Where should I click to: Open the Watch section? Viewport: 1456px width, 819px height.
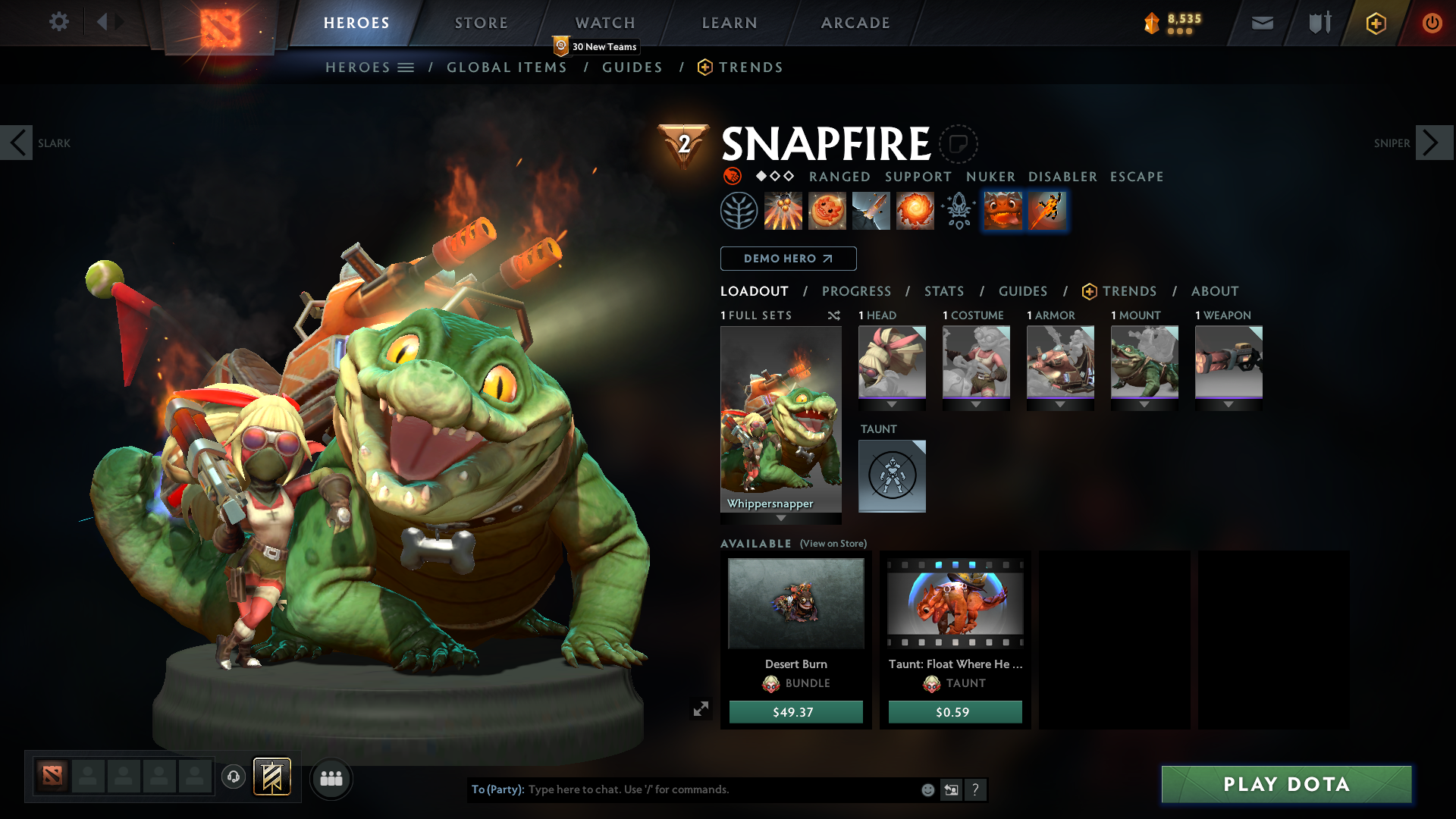[604, 23]
